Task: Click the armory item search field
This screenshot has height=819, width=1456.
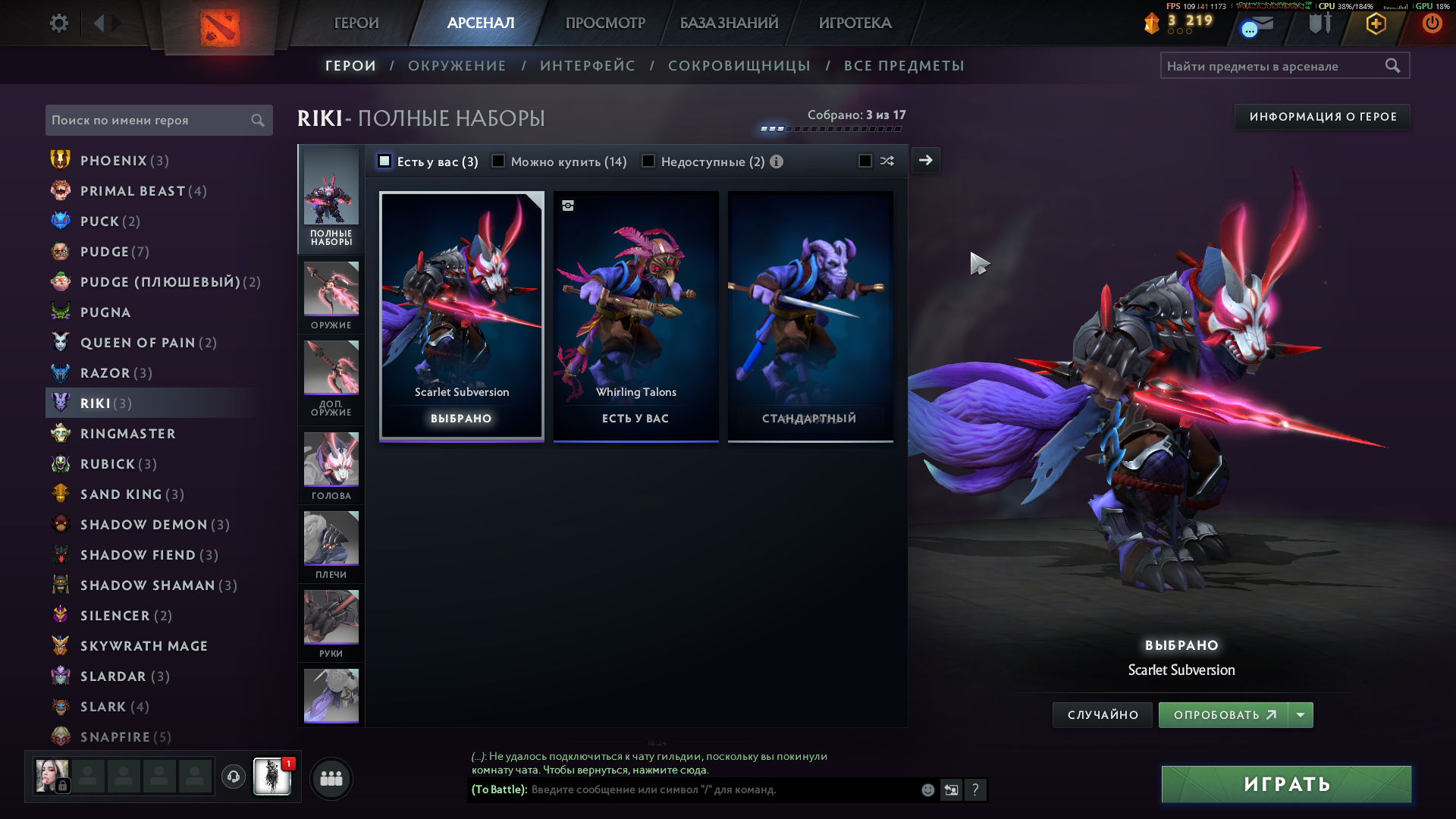Action: [1274, 66]
